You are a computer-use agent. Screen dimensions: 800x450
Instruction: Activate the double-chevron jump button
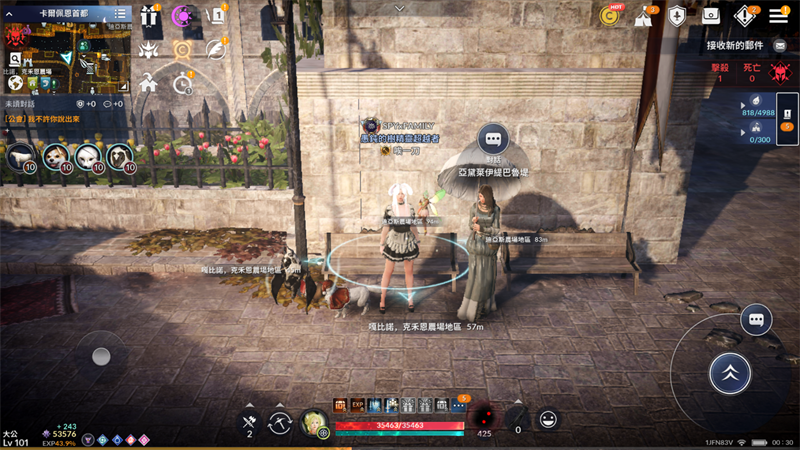(x=730, y=373)
